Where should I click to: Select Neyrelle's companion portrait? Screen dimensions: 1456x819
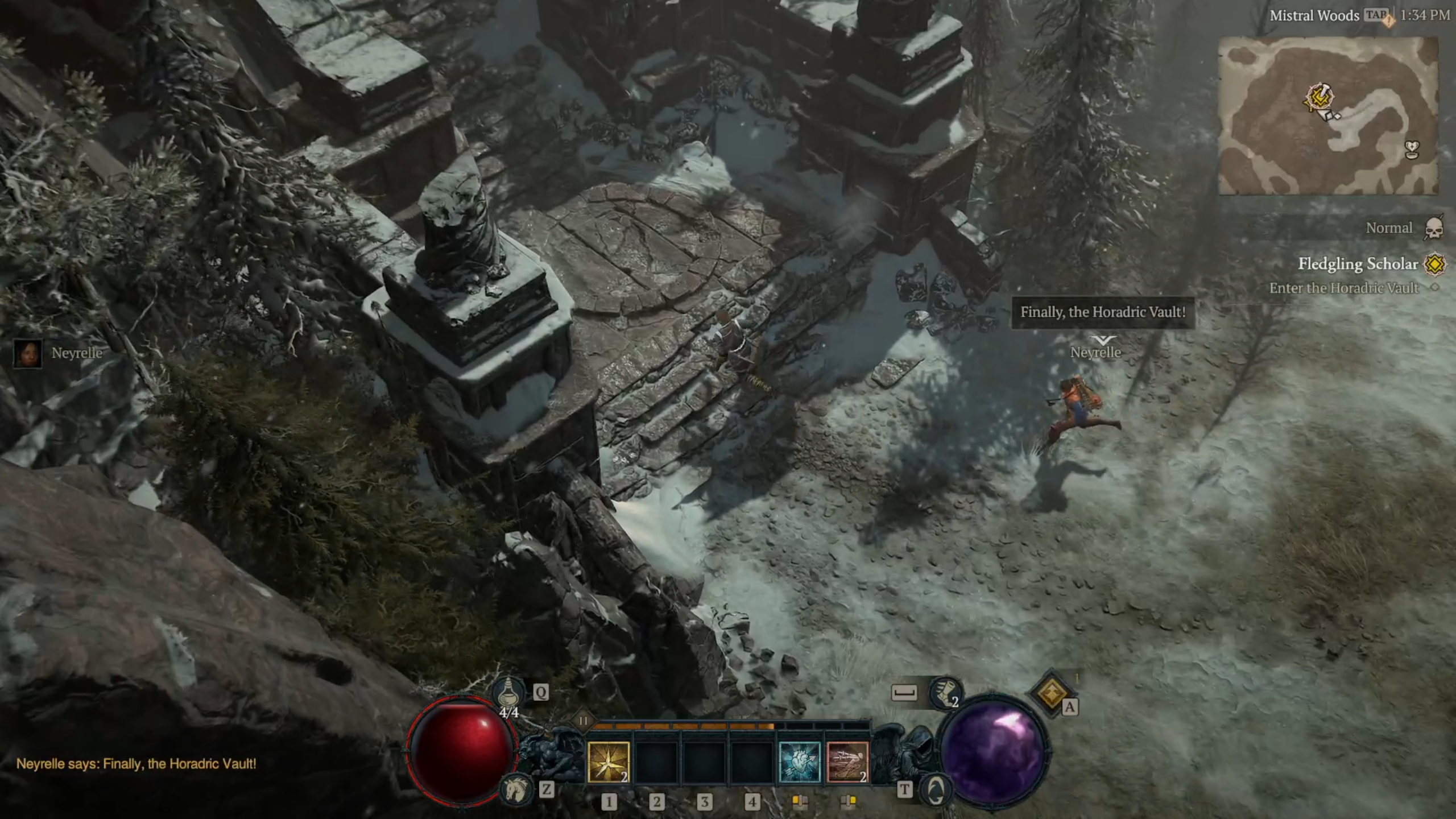(27, 353)
